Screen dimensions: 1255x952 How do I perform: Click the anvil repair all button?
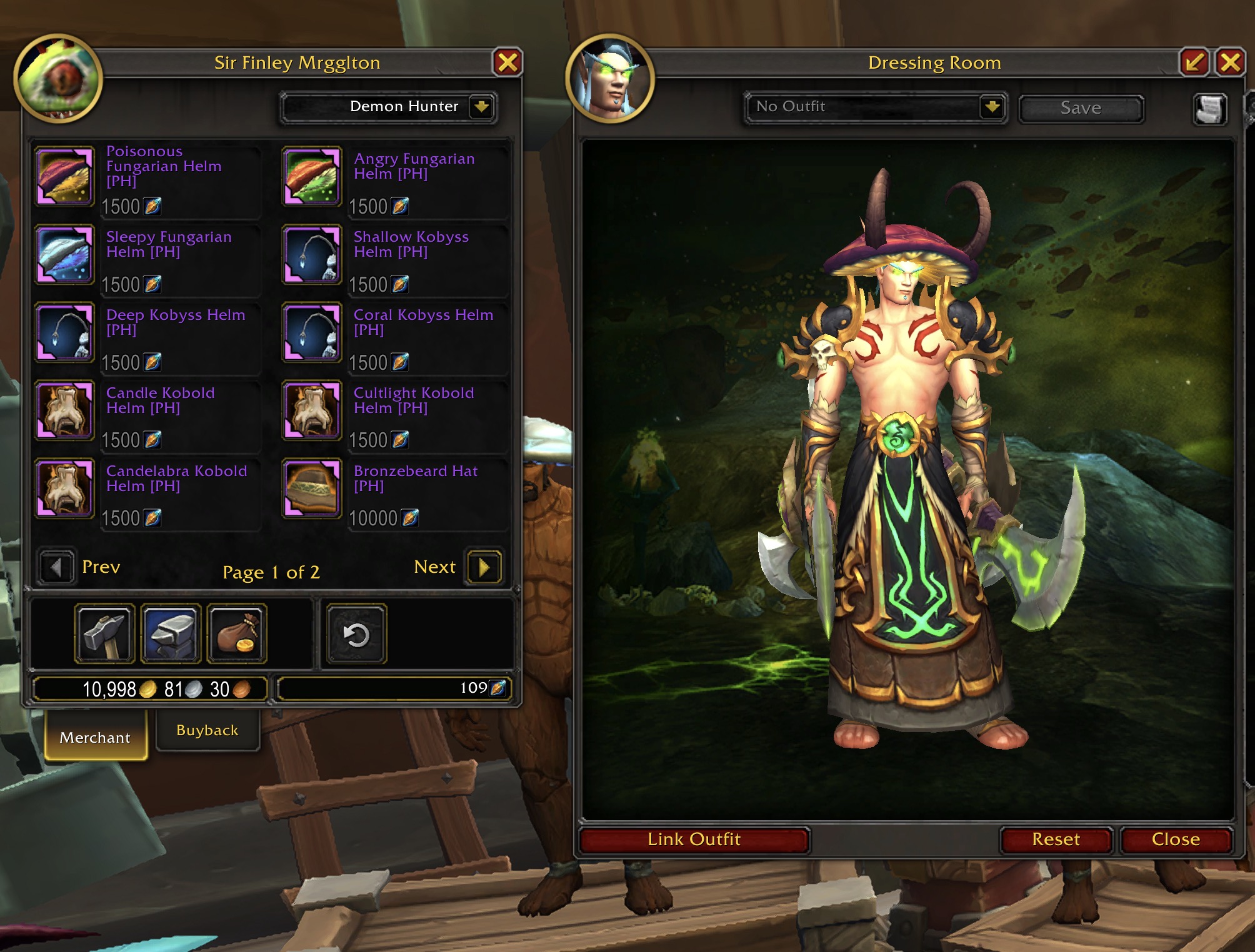coord(171,633)
